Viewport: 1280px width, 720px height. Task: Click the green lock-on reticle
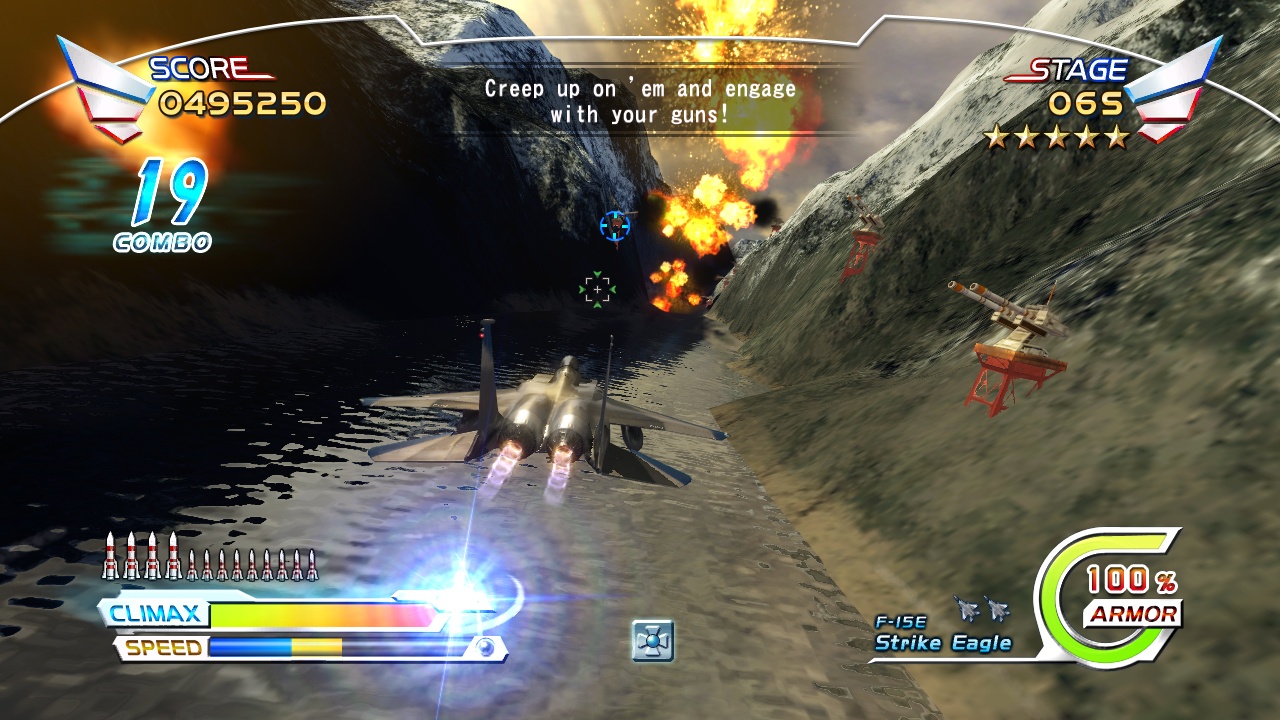596,288
